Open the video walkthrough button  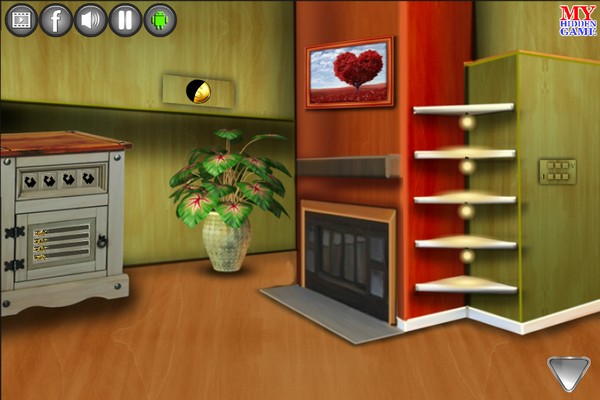[x=21, y=19]
